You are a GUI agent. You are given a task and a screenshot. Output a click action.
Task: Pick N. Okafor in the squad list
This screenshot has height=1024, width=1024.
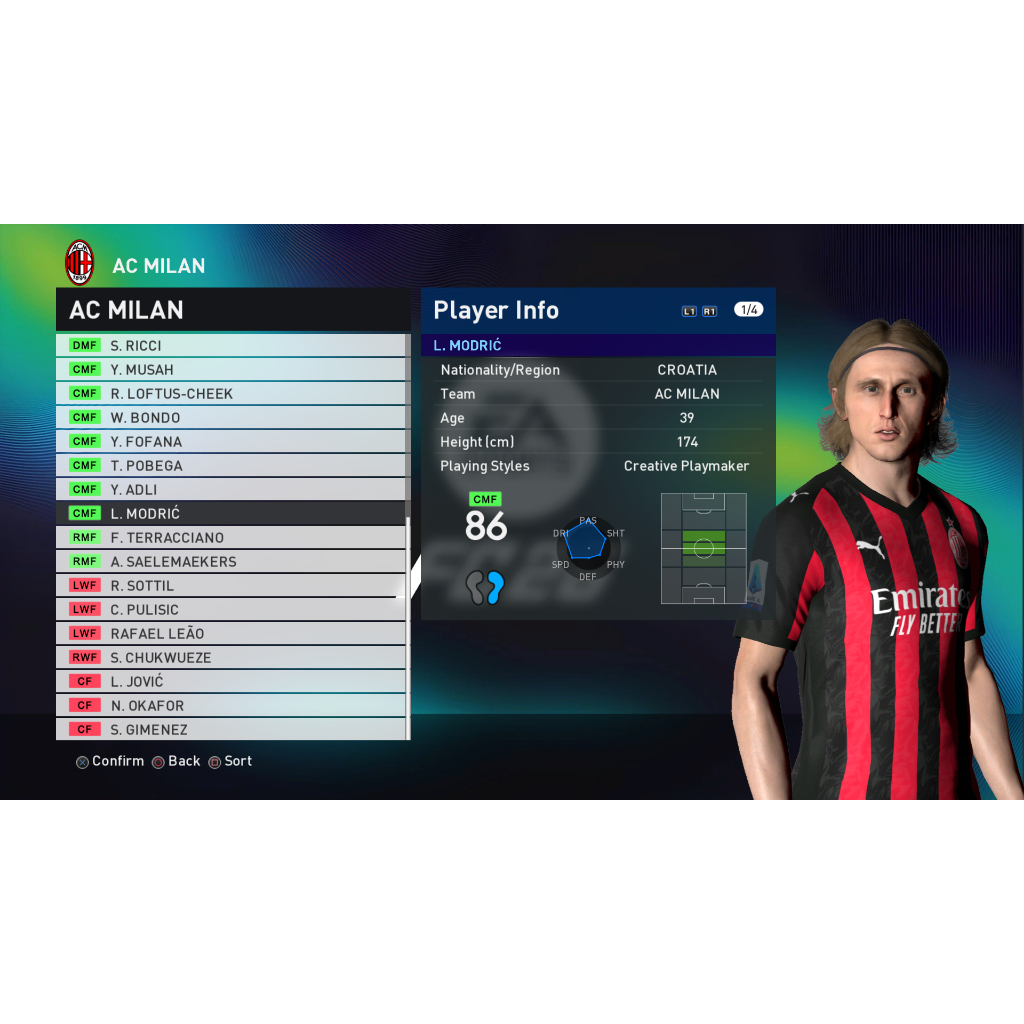[230, 705]
